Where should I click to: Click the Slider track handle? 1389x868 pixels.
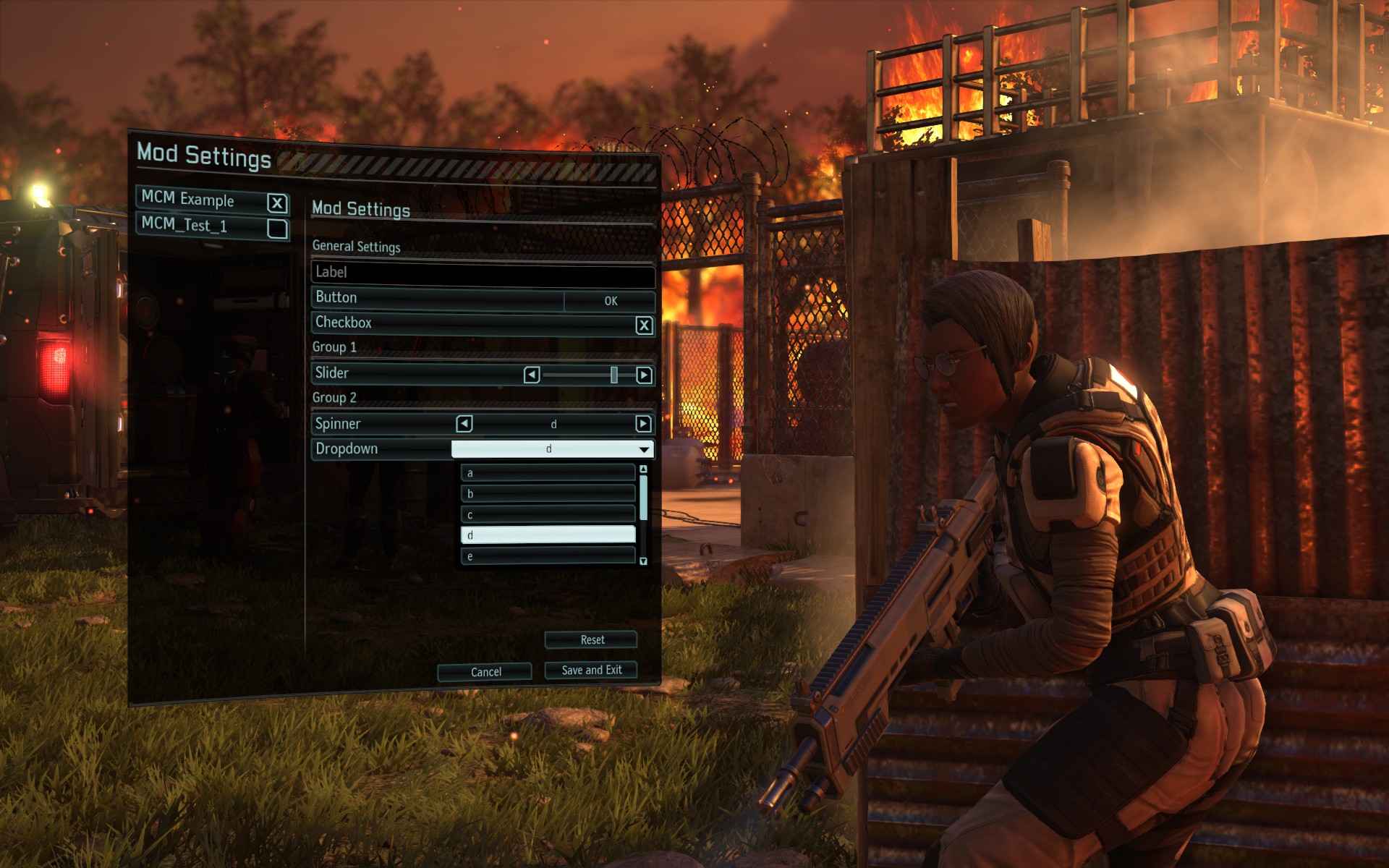click(613, 375)
